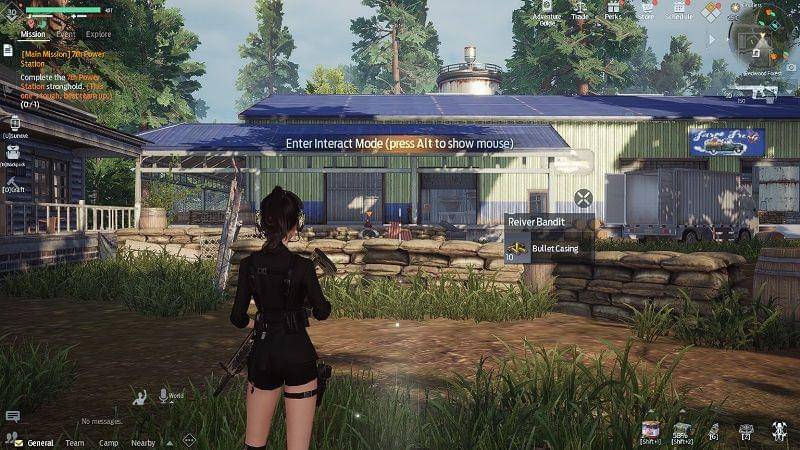Open the Survive watch icon
The height and width of the screenshot is (450, 800).
pyautogui.click(x=14, y=122)
